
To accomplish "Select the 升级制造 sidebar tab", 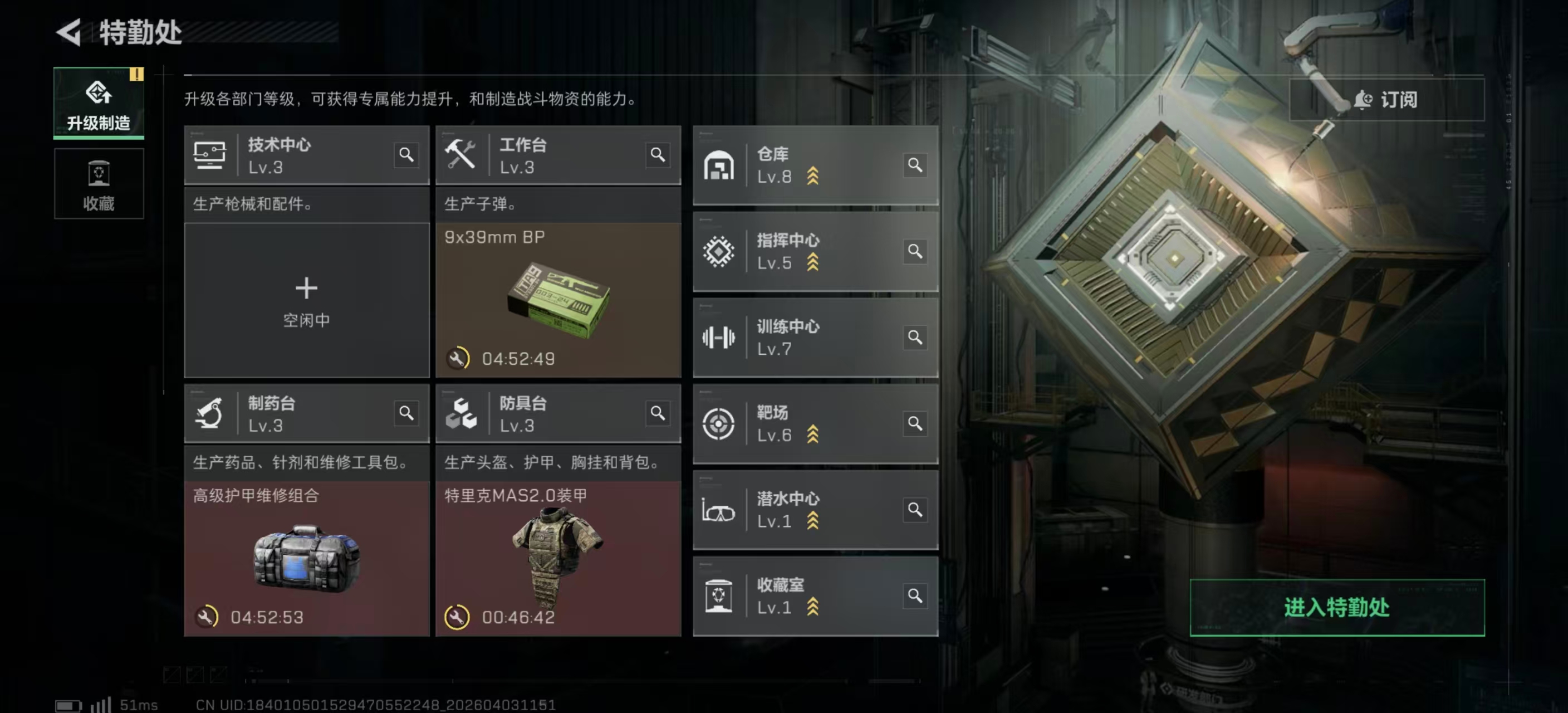I will pyautogui.click(x=98, y=104).
